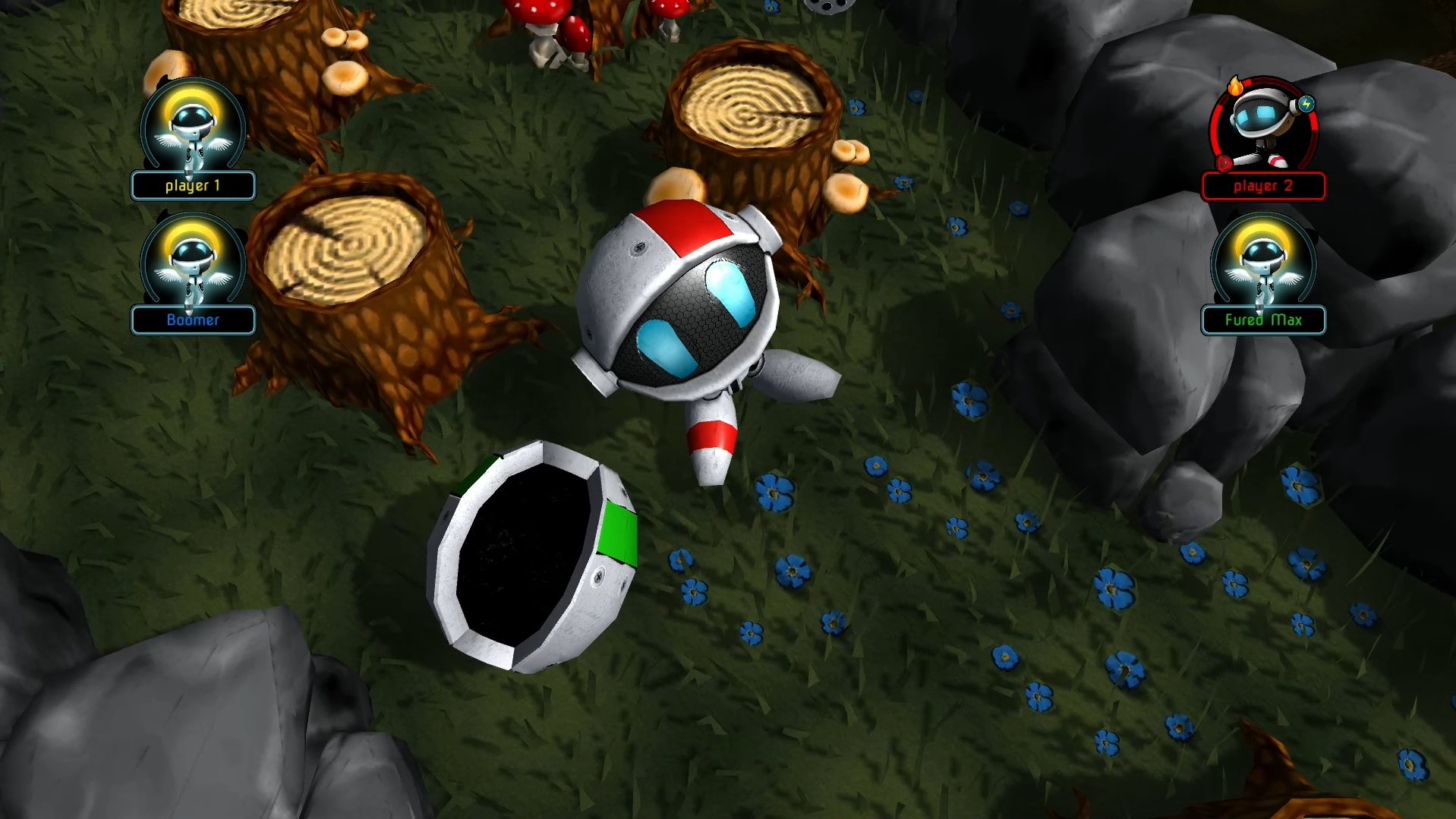The width and height of the screenshot is (1456, 819).
Task: Click the player 2 name label
Action: (1263, 186)
